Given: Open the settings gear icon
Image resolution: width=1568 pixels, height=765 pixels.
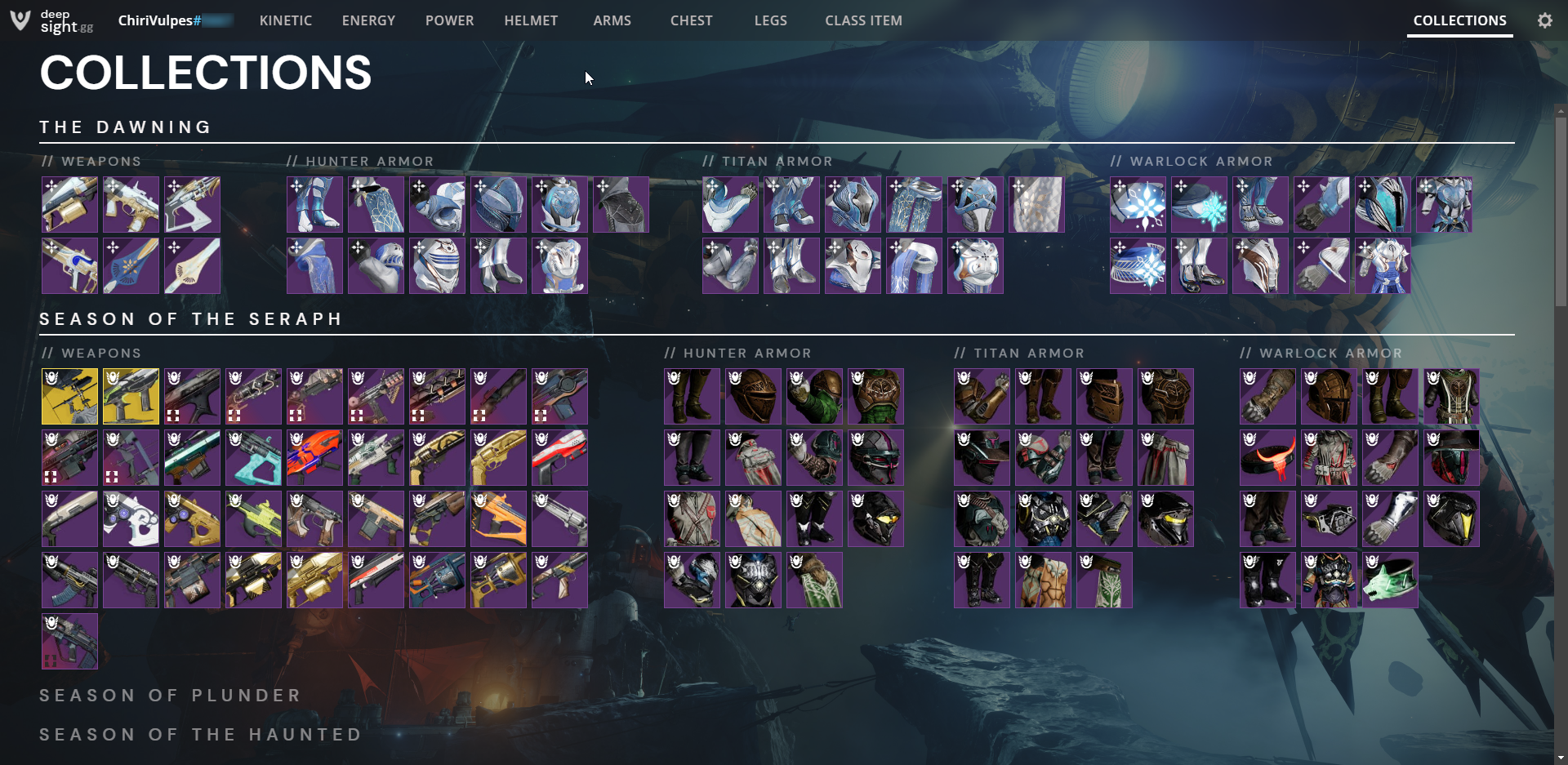Looking at the screenshot, I should 1544,20.
